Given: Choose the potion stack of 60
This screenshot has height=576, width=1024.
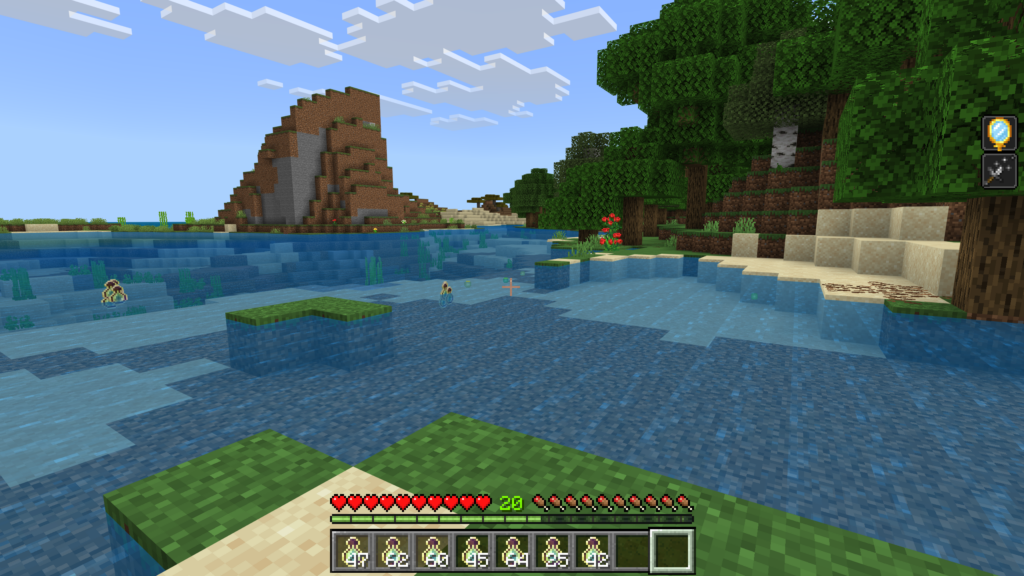Looking at the screenshot, I should point(432,551).
